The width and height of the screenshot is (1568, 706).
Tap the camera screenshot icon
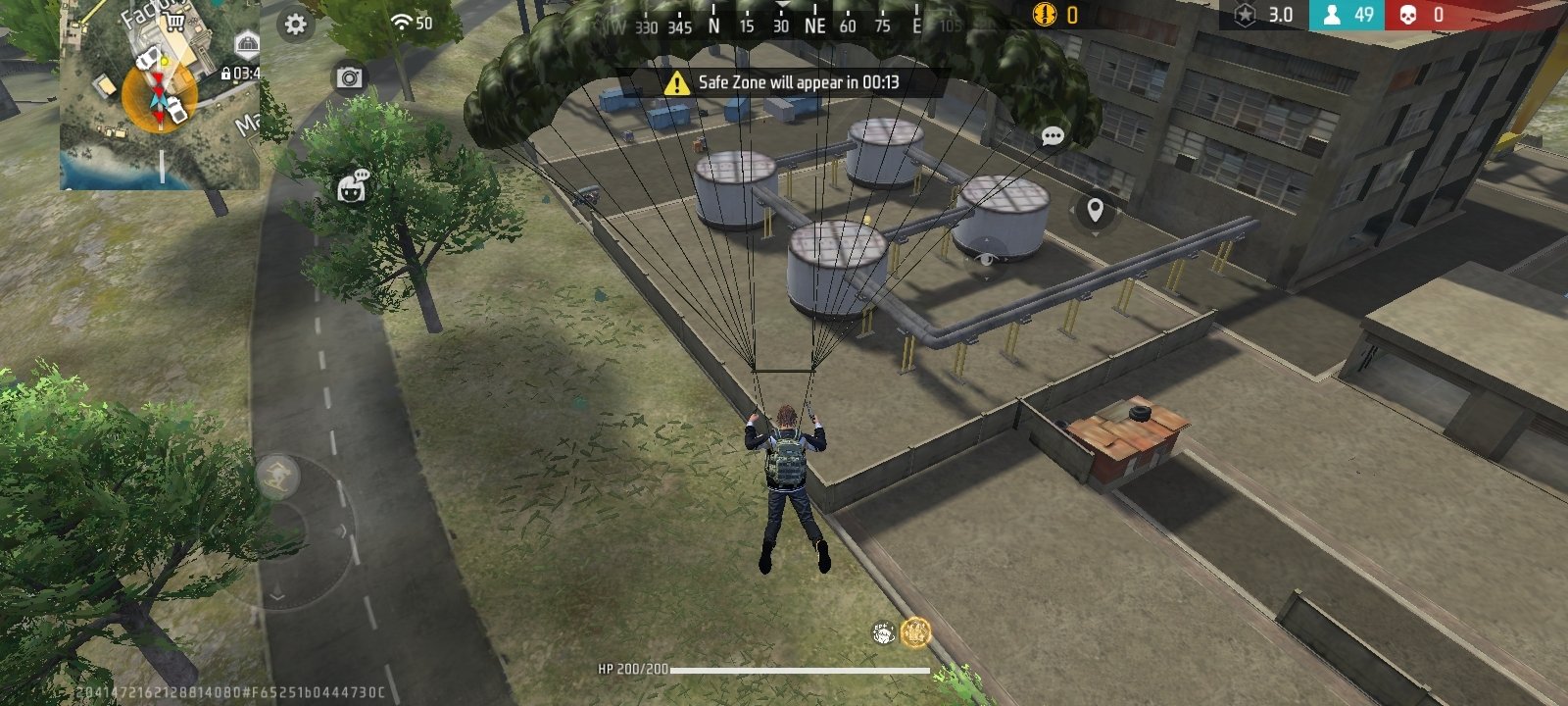(350, 77)
